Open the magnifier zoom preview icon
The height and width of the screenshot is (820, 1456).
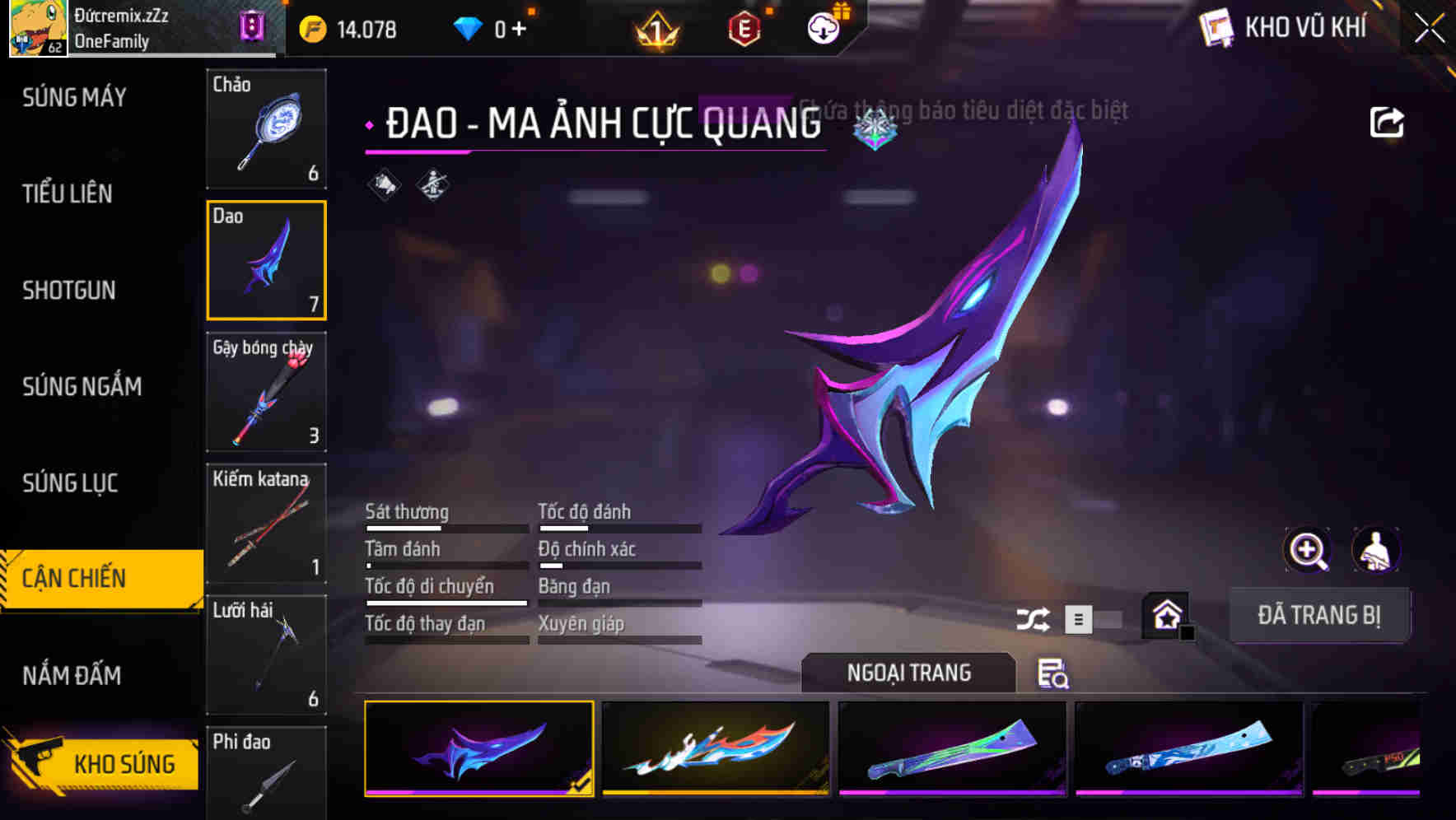pos(1305,550)
